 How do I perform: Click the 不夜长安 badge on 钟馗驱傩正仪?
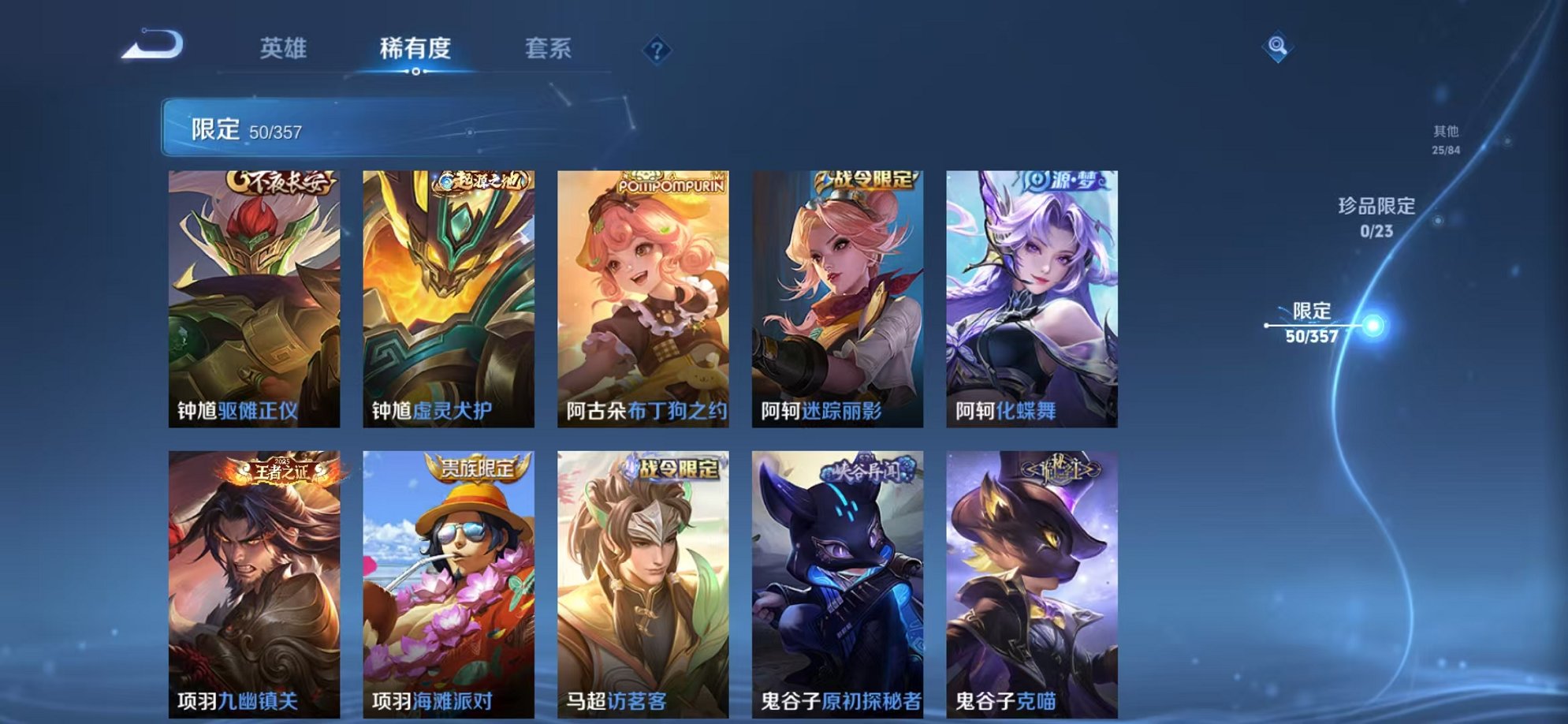coord(281,182)
